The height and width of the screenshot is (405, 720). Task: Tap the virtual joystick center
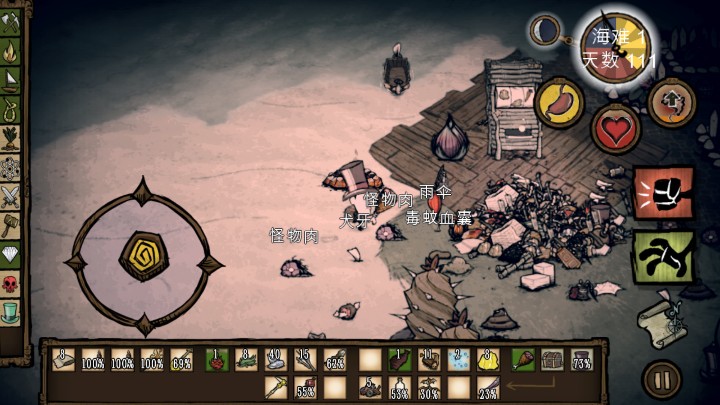[142, 256]
